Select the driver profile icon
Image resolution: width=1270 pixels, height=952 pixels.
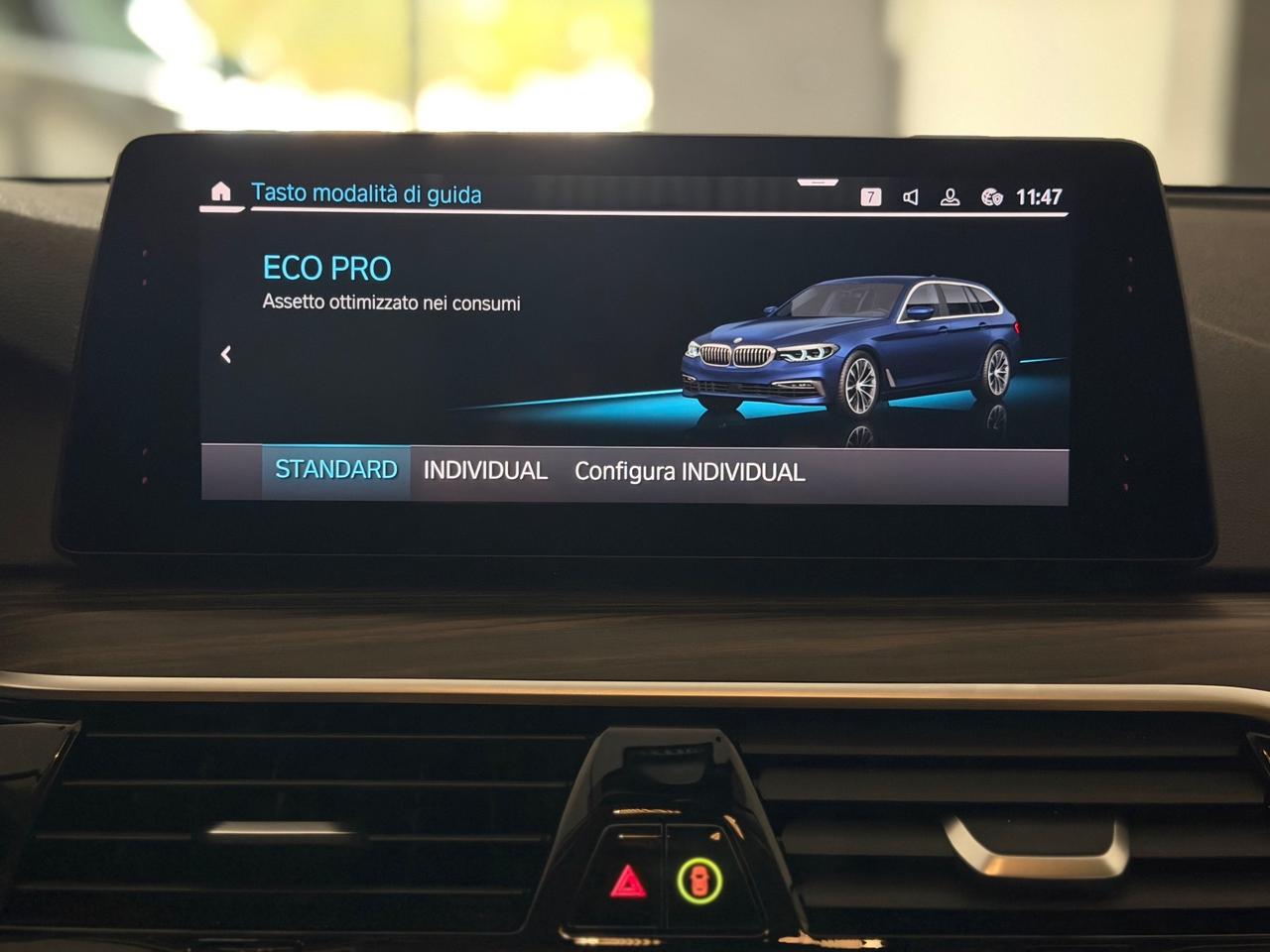pos(950,195)
